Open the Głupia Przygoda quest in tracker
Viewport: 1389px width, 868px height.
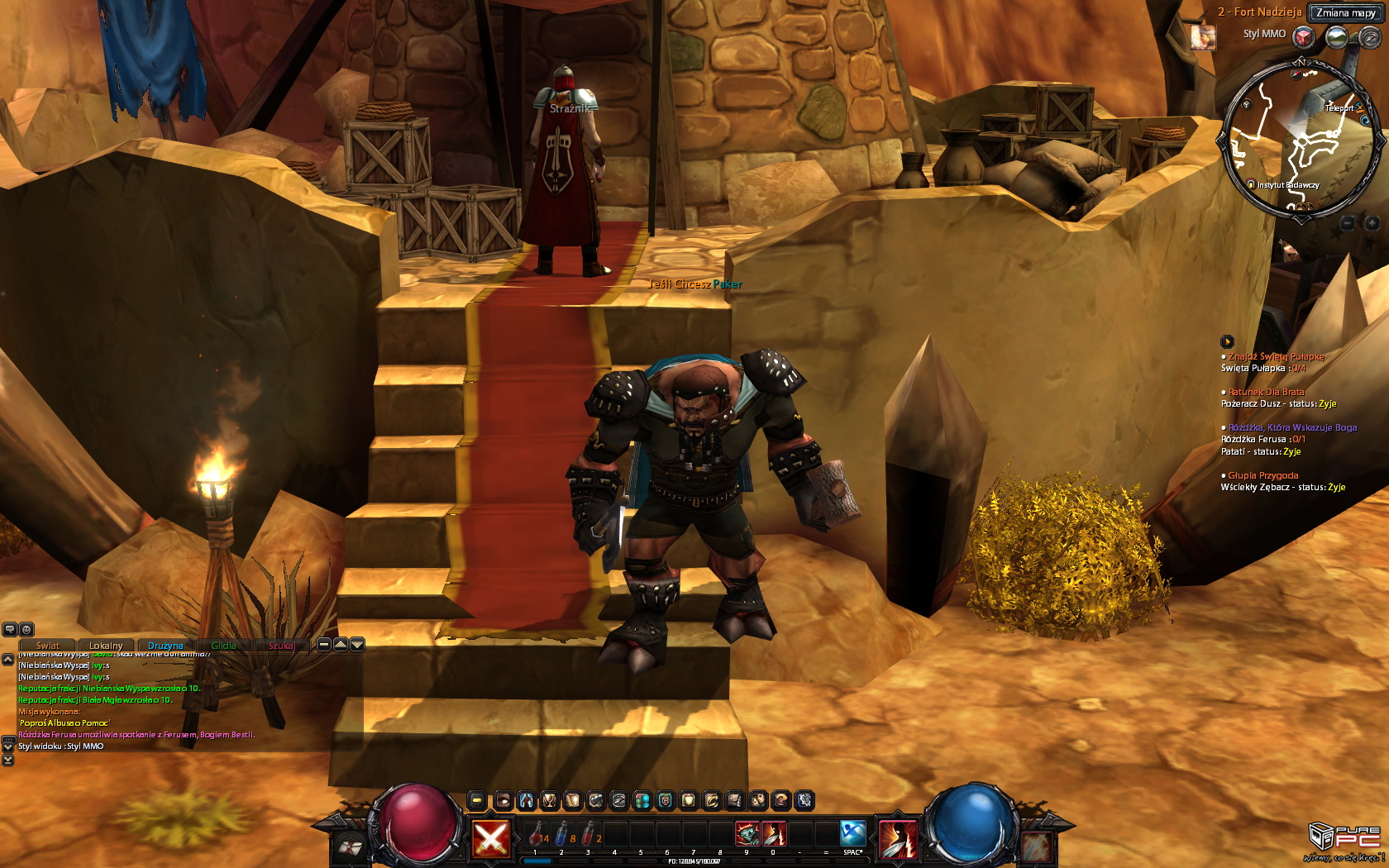point(1263,475)
